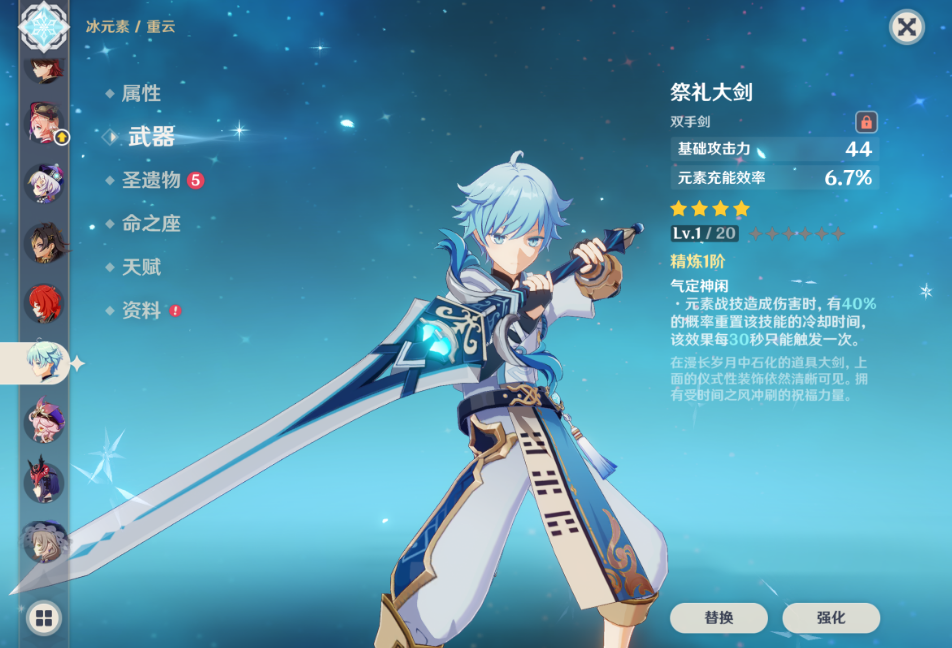Open the 资料 profile tab
Viewport: 952px width, 648px height.
tap(141, 311)
